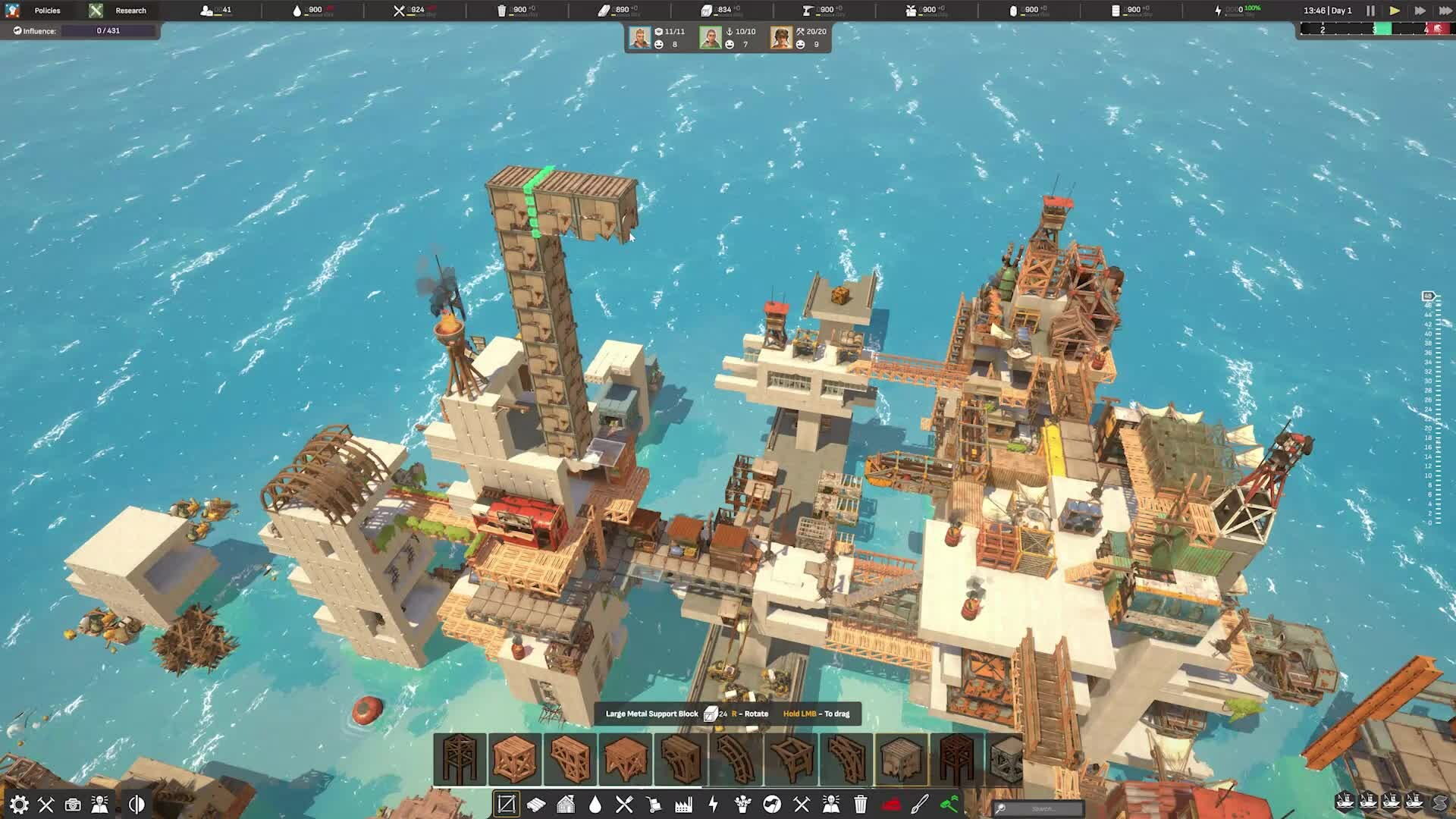
Task: Pick the highlighted metal support block slot
Action: pyautogui.click(x=902, y=758)
